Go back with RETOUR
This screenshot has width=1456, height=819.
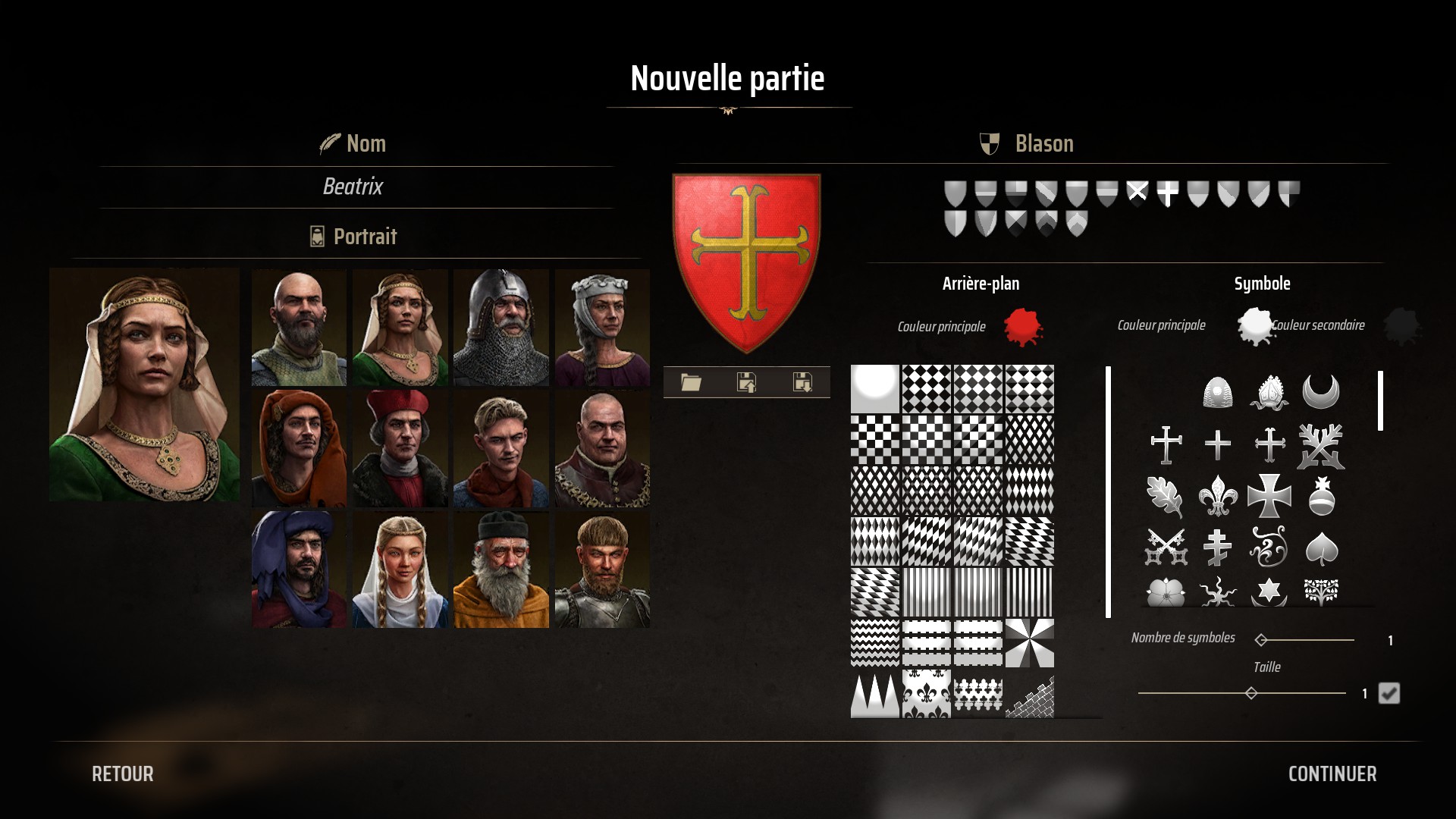pyautogui.click(x=123, y=773)
